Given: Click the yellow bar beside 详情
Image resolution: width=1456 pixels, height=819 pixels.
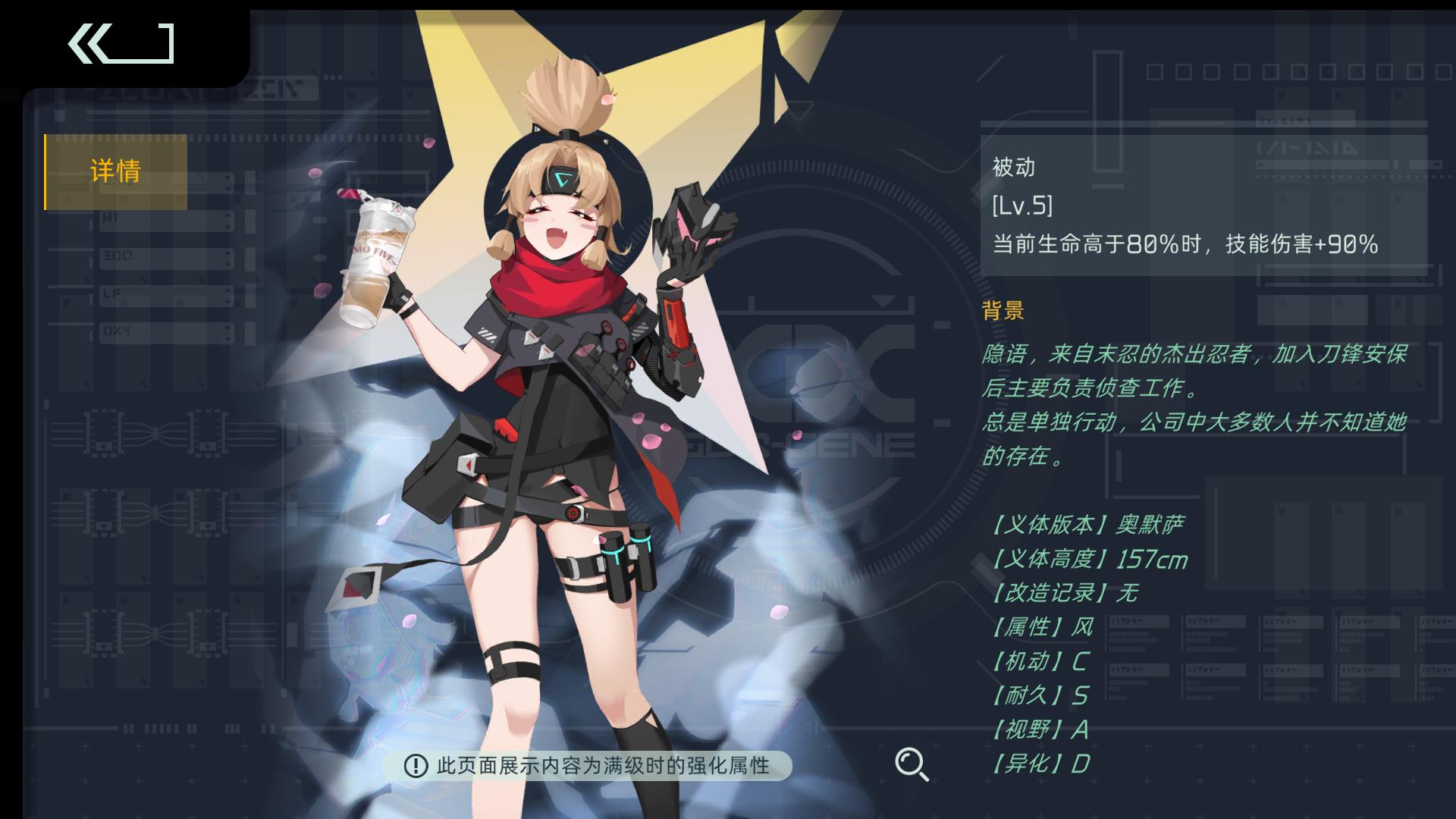Looking at the screenshot, I should (47, 171).
